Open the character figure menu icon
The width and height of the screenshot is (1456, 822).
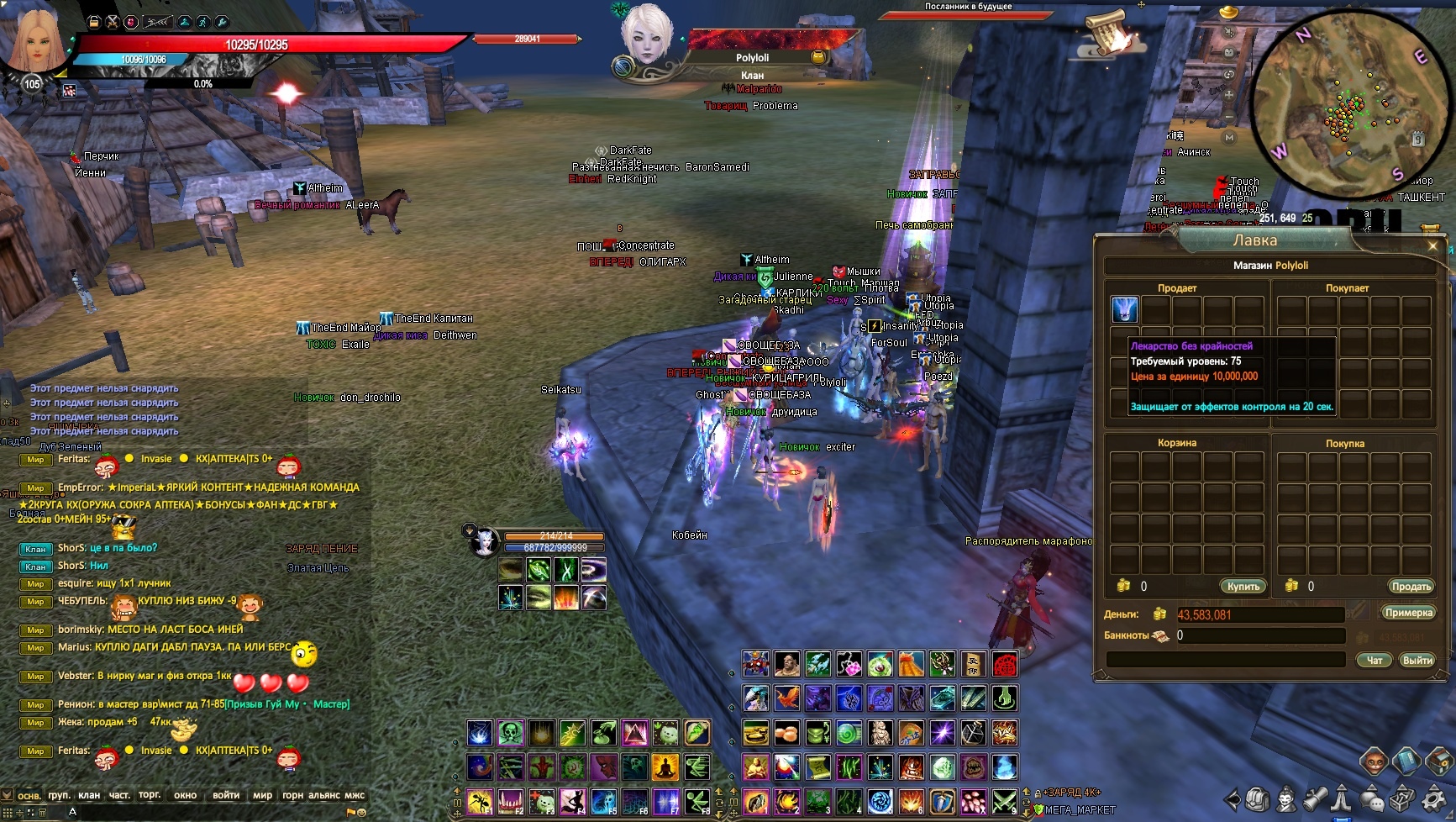point(1285,798)
